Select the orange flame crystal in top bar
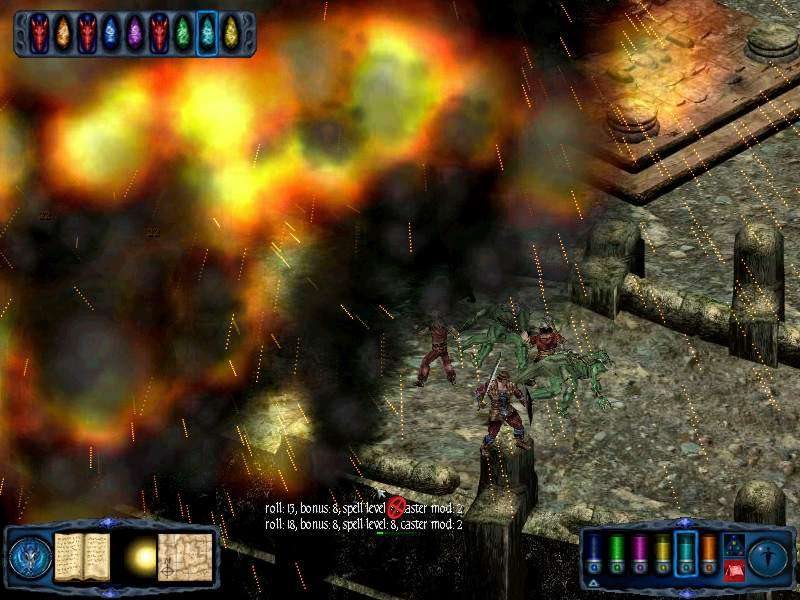This screenshot has height=600, width=800. 63,33
